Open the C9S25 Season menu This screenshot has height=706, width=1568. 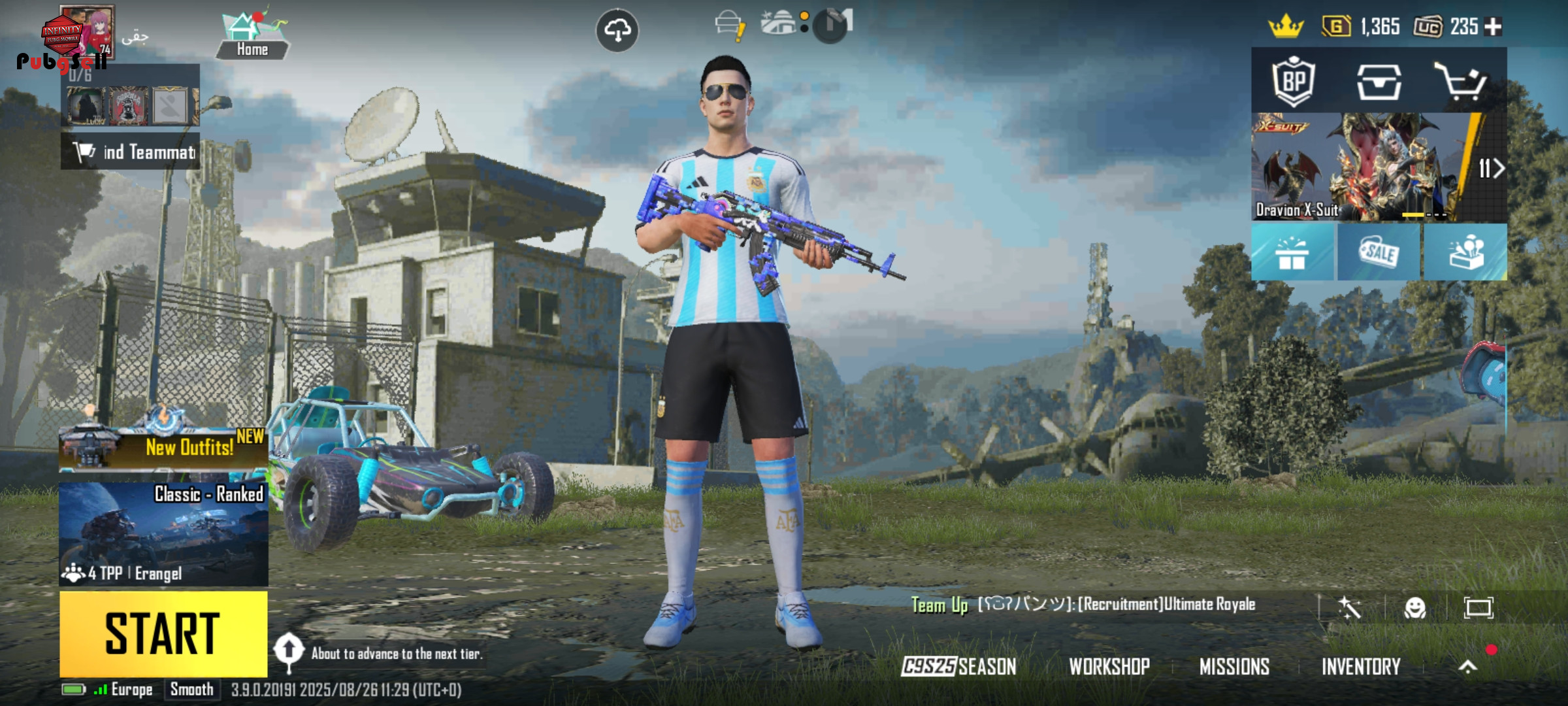[x=958, y=666]
